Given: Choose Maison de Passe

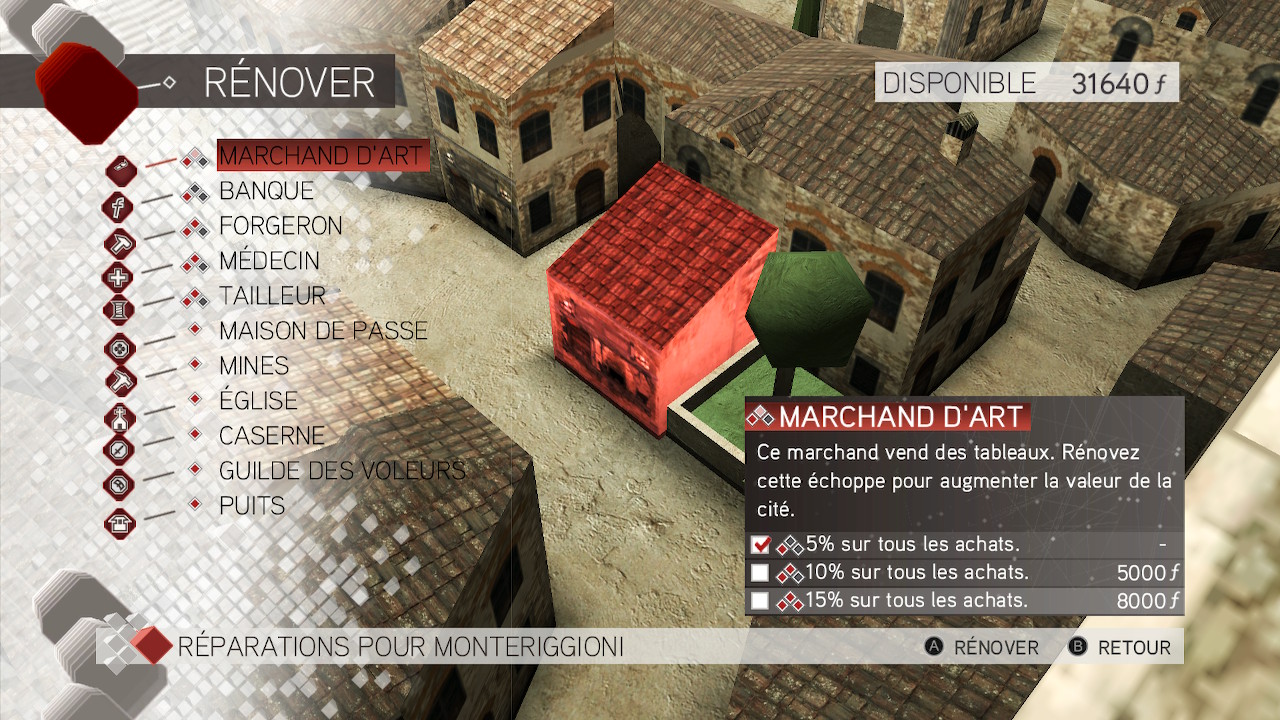Looking at the screenshot, I should click(323, 331).
